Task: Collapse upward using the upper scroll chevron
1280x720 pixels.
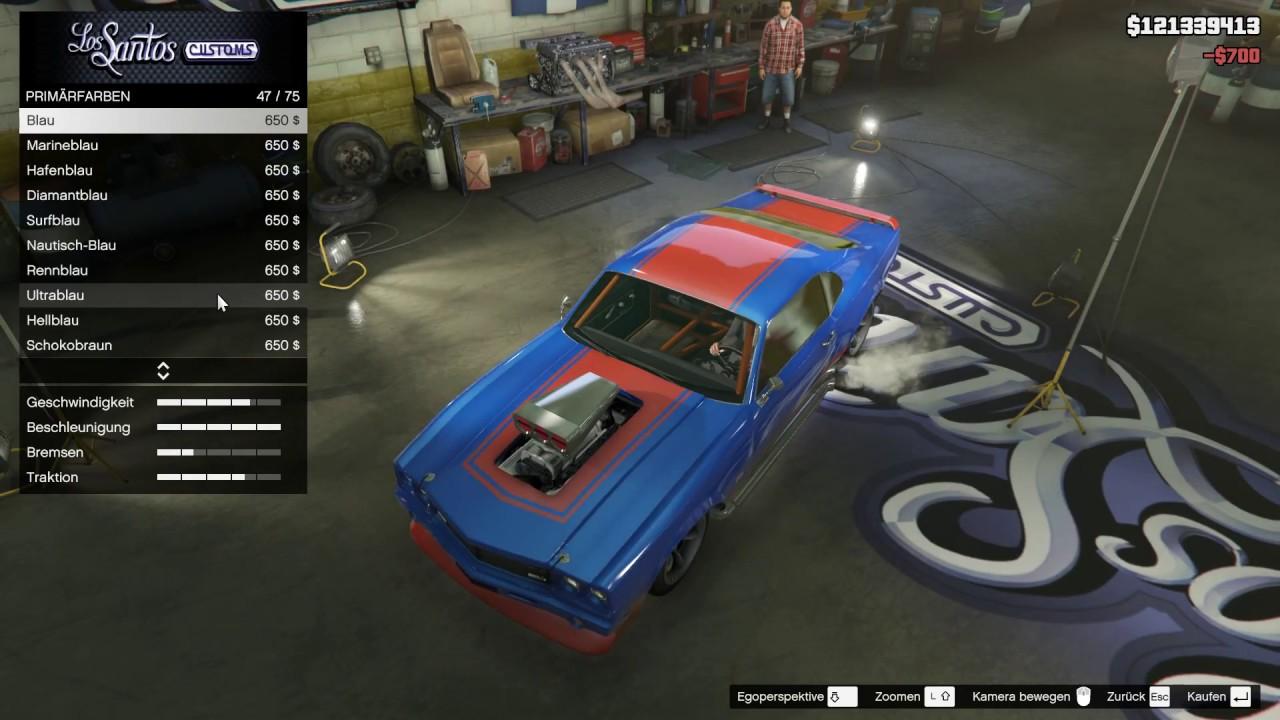Action: (x=162, y=366)
